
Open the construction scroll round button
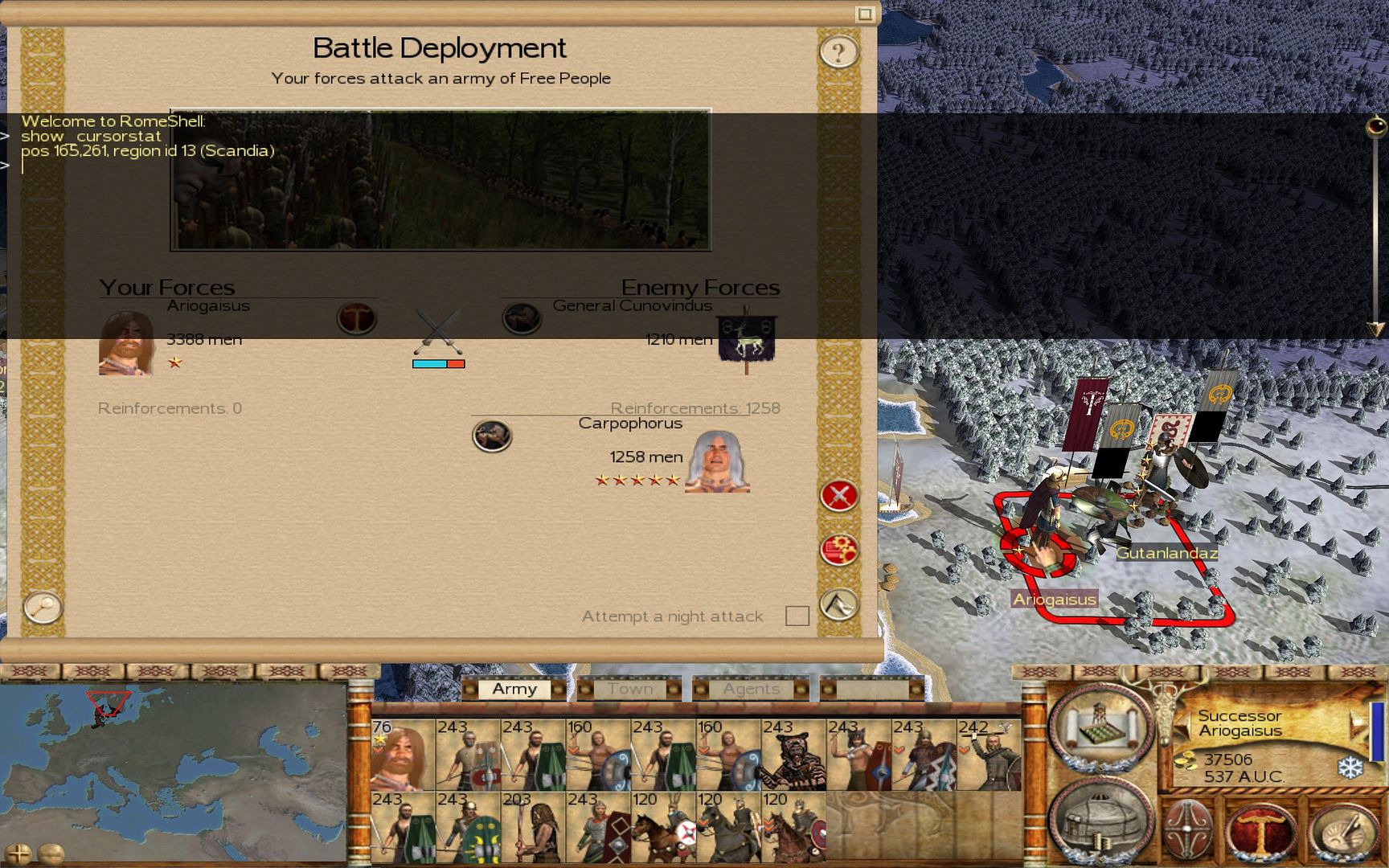(1101, 727)
